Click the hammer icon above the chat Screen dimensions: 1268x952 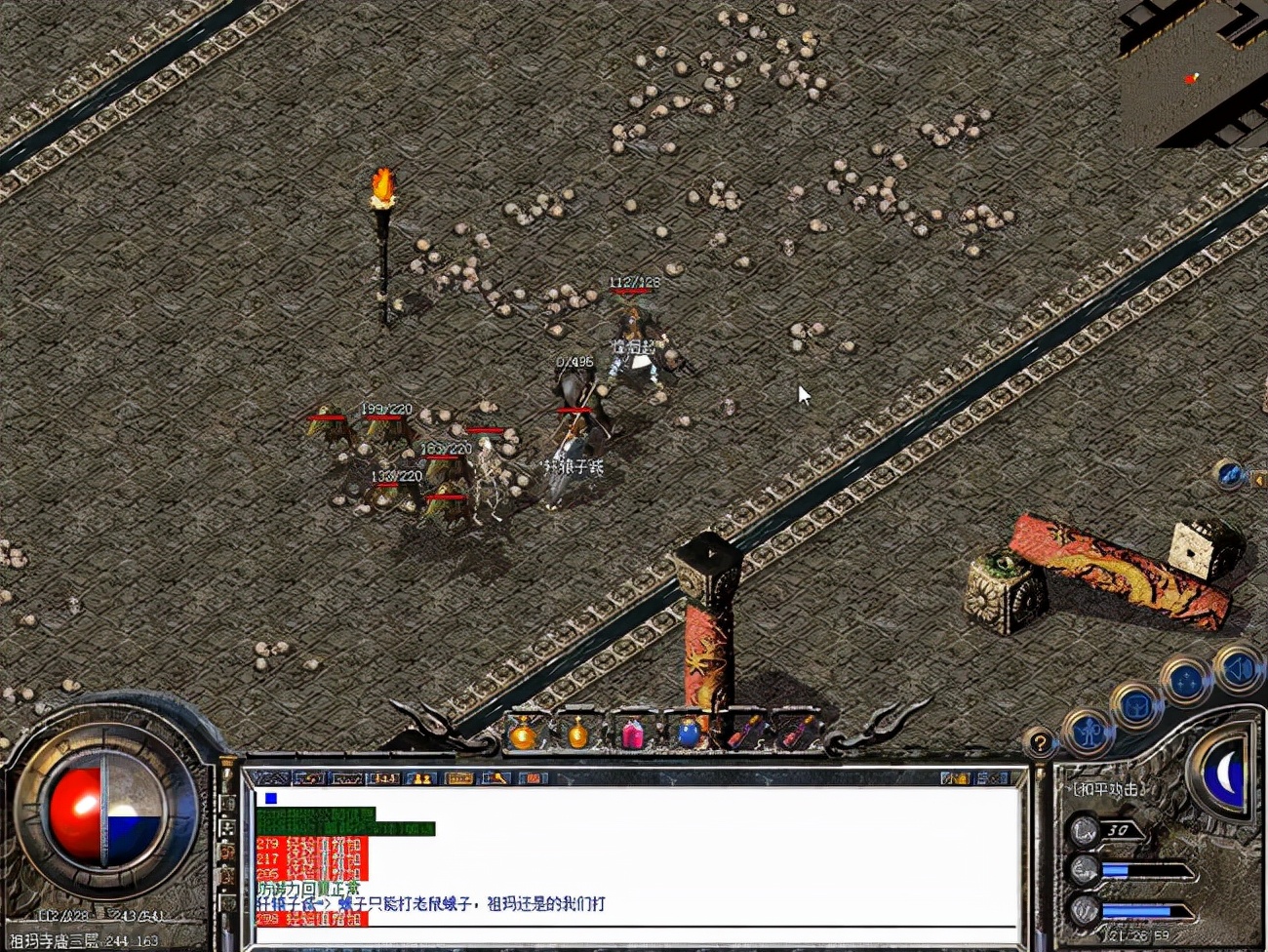pos(496,778)
